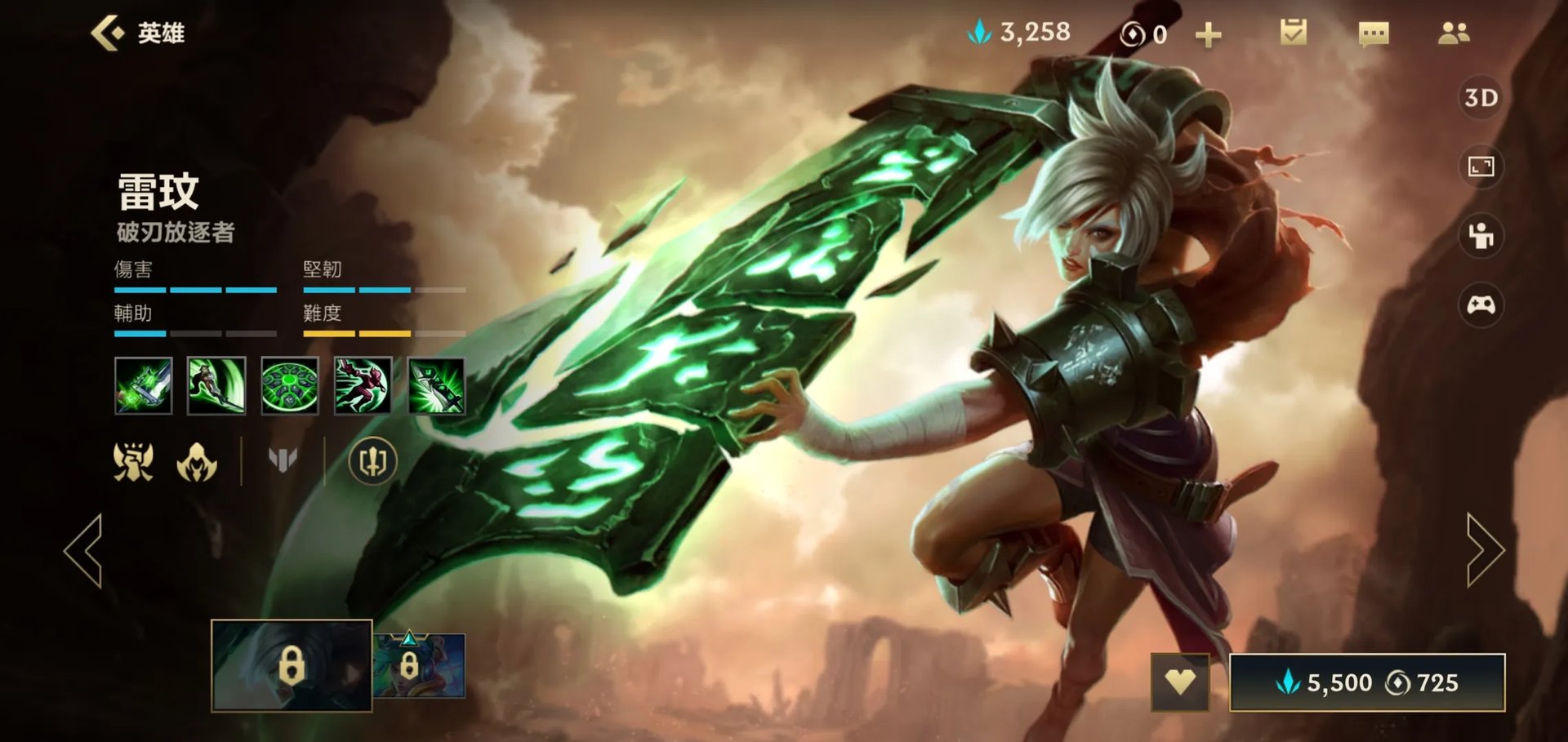1568x742 pixels.
Task: Switch to the 3D model view
Action: (1481, 98)
